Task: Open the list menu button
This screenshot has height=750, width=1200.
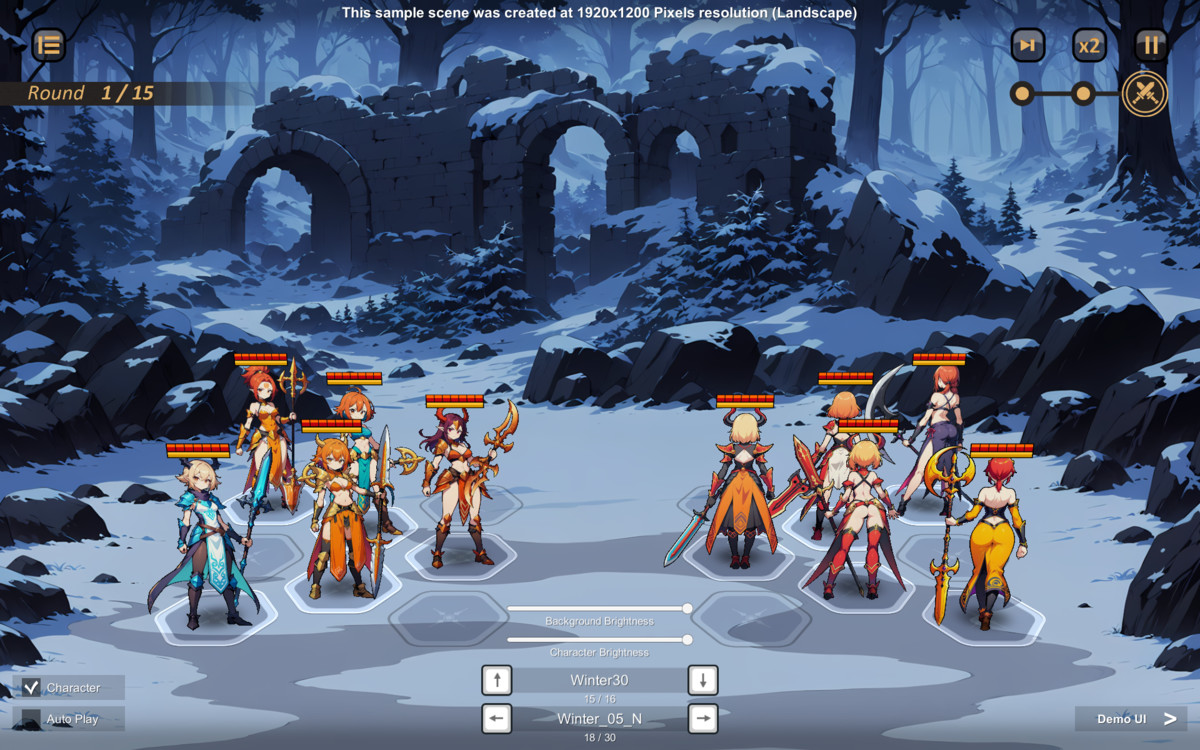Action: [x=48, y=45]
